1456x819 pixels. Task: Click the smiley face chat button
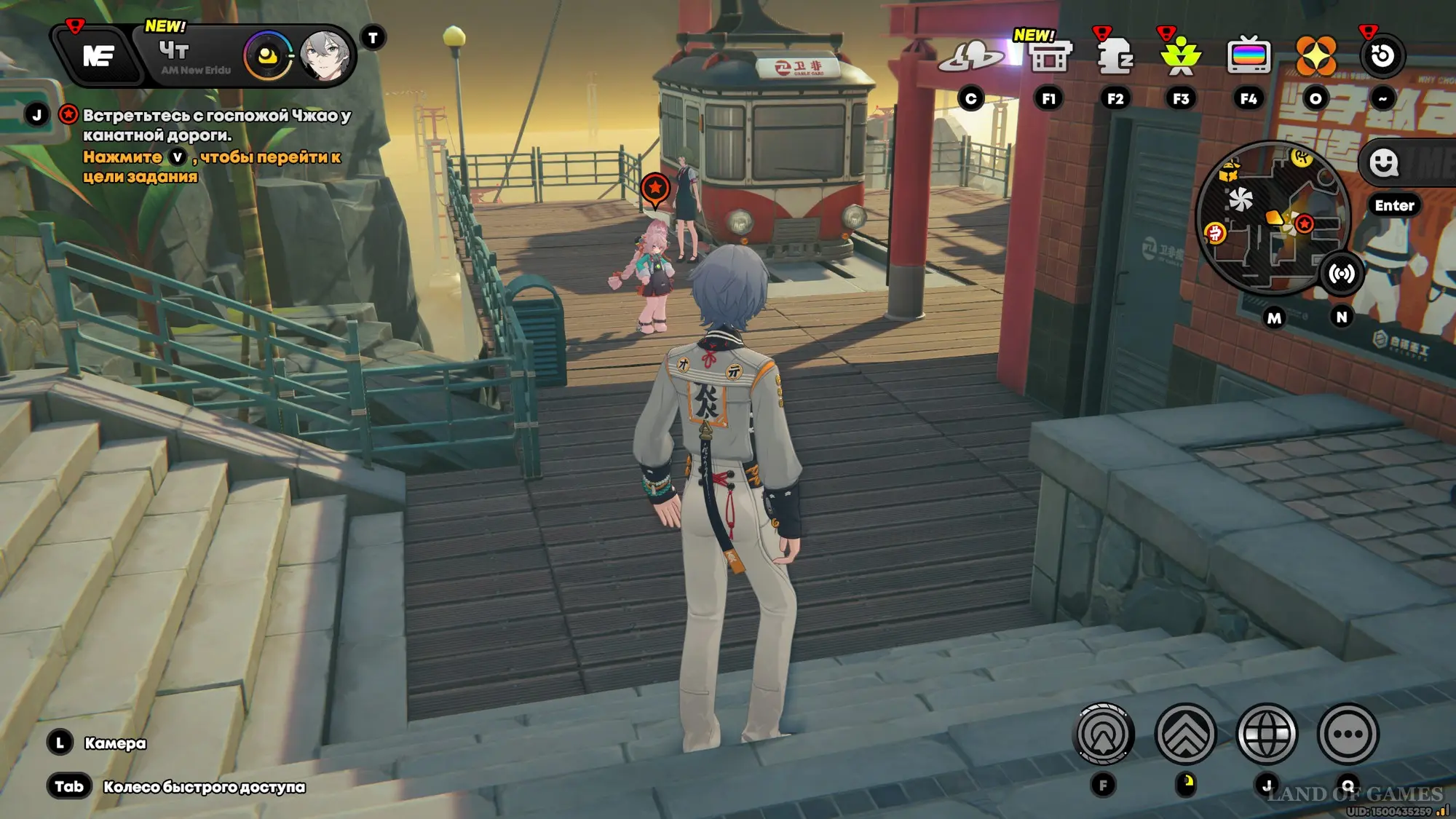[1383, 162]
